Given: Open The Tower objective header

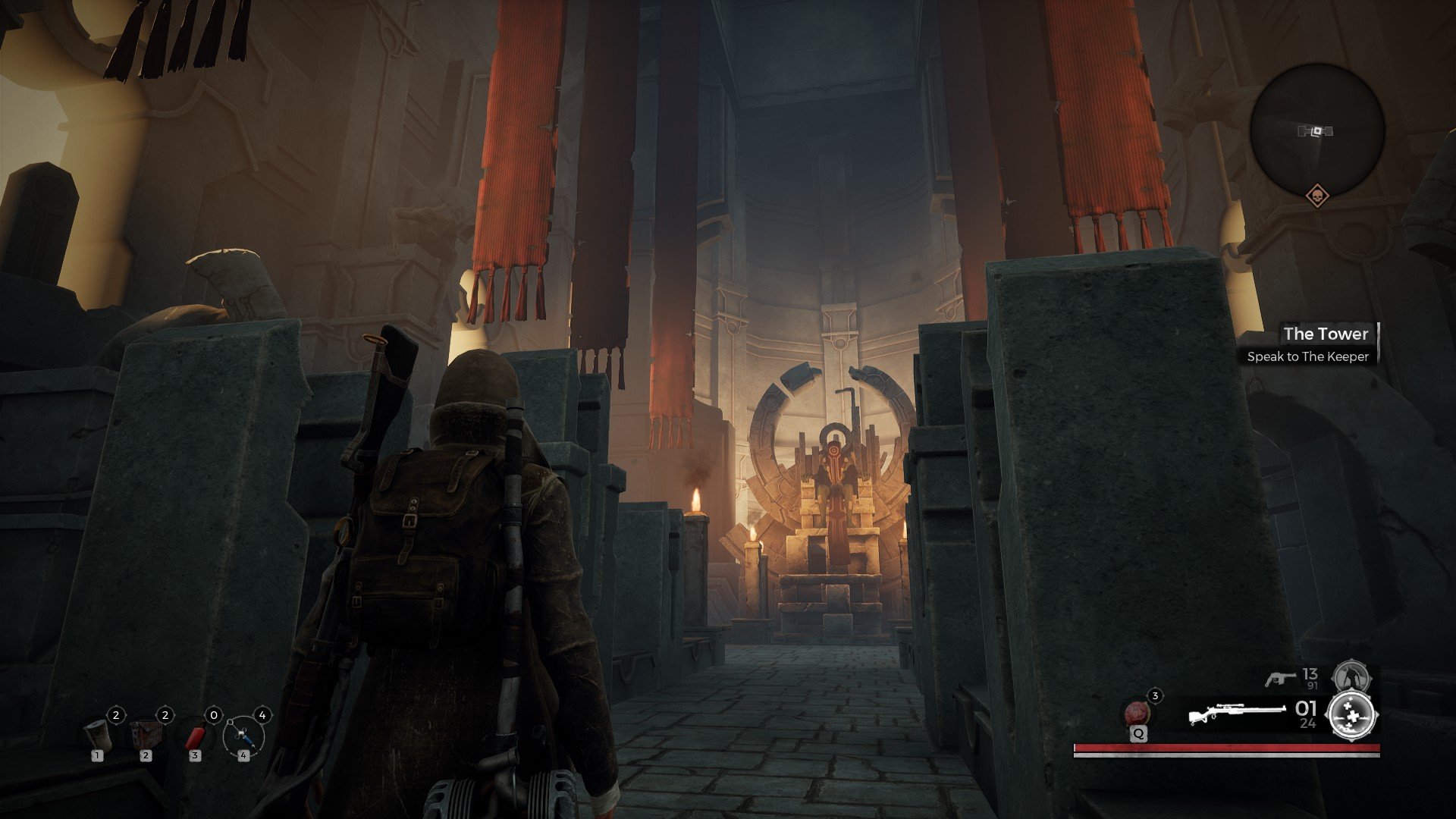Looking at the screenshot, I should point(1326,334).
